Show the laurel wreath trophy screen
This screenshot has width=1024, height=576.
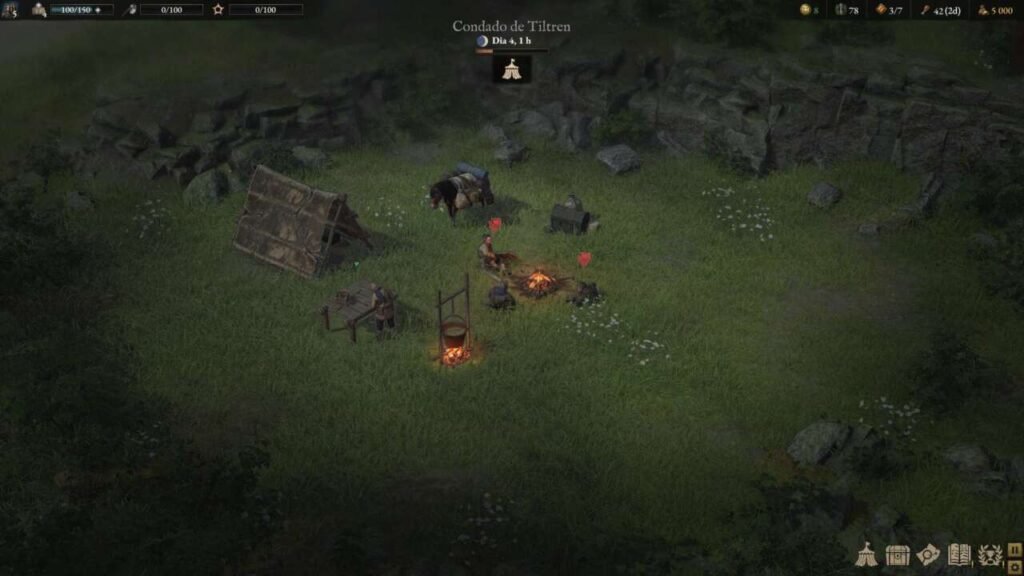(x=989, y=556)
